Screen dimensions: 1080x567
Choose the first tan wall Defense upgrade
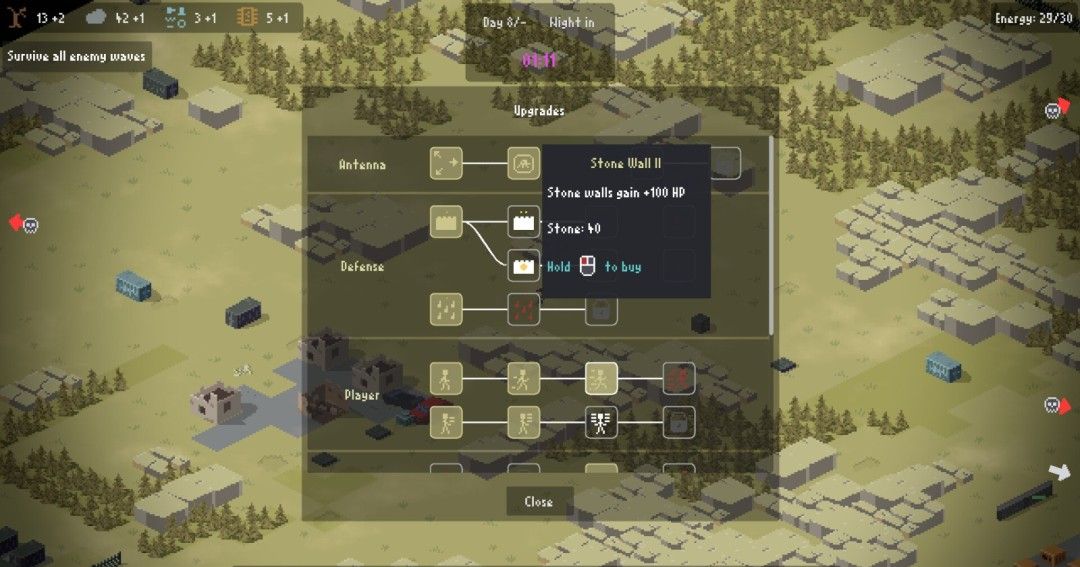pos(446,221)
